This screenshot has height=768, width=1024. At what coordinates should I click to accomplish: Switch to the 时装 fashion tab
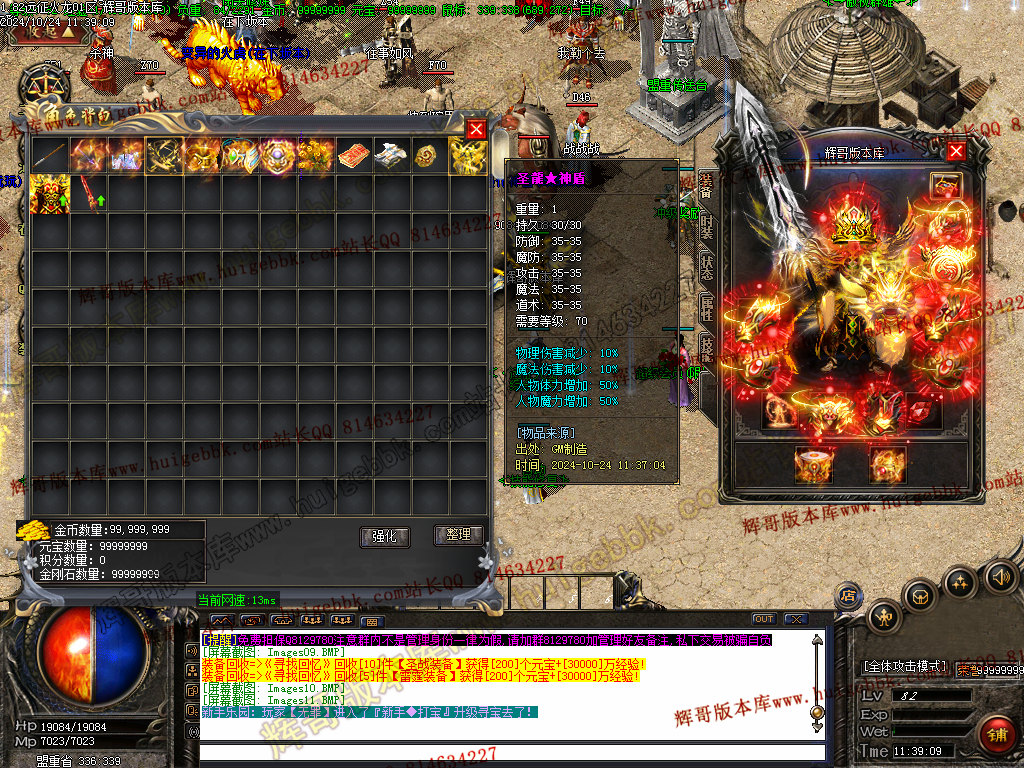706,225
